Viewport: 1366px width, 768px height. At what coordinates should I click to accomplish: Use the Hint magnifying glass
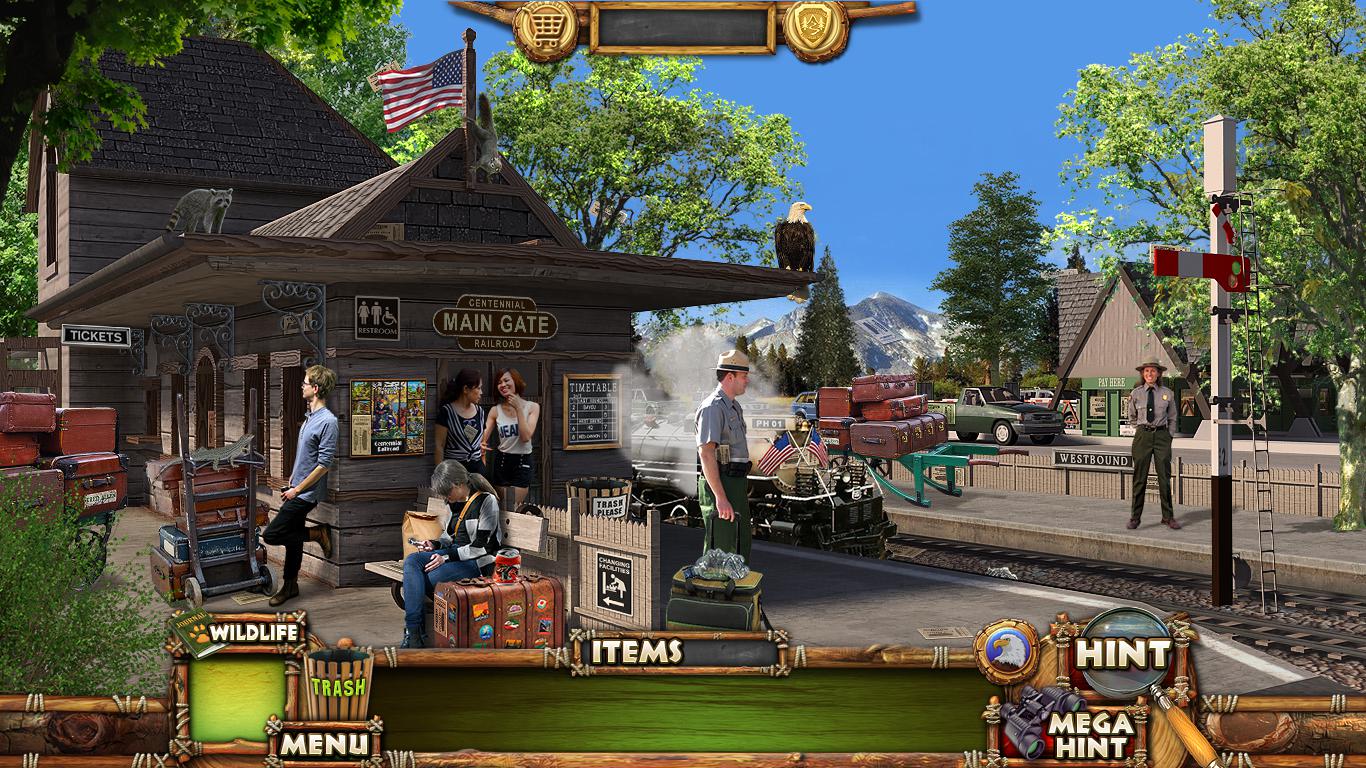tap(1123, 654)
